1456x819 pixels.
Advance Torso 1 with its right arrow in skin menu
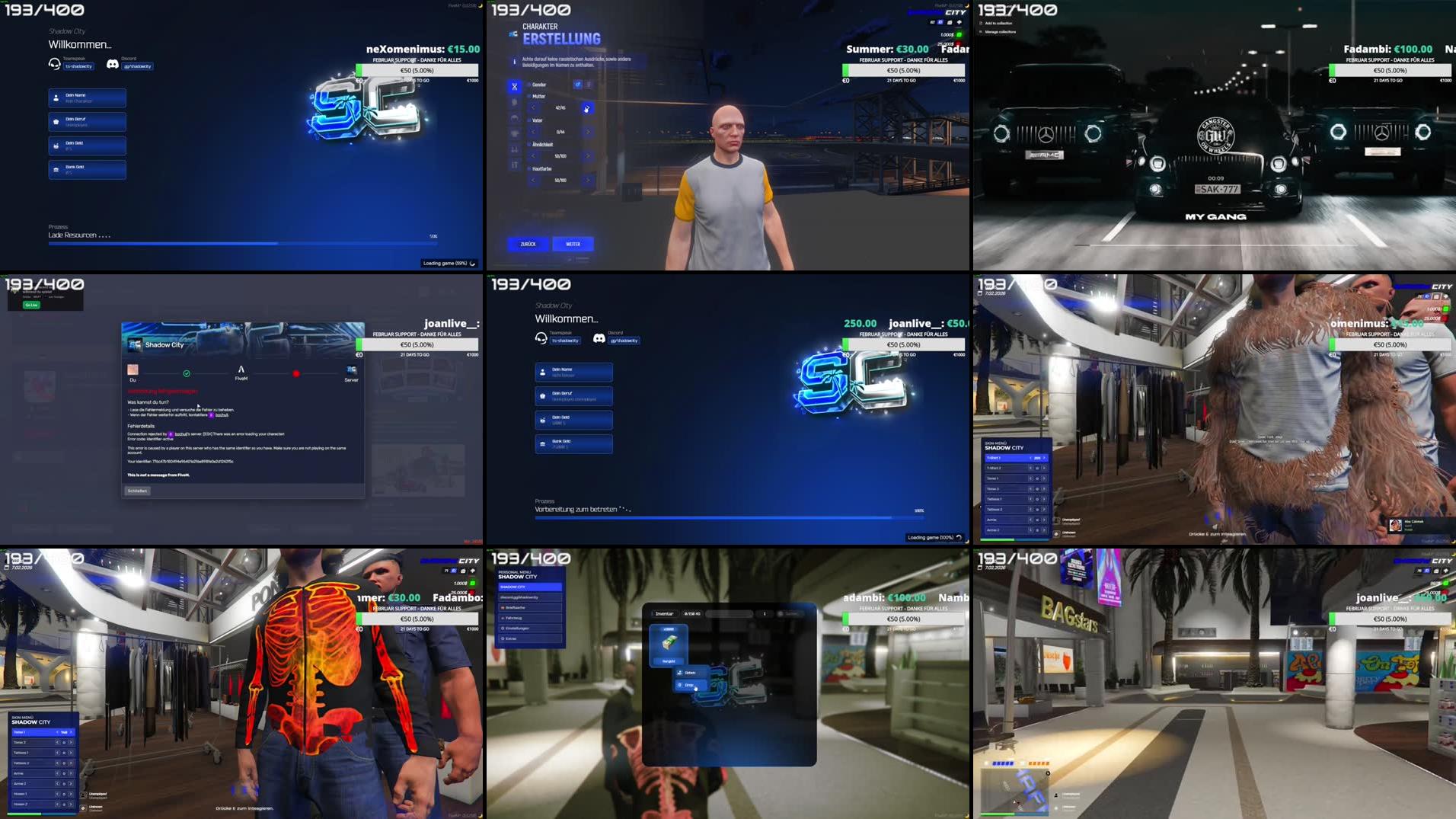coord(71,732)
